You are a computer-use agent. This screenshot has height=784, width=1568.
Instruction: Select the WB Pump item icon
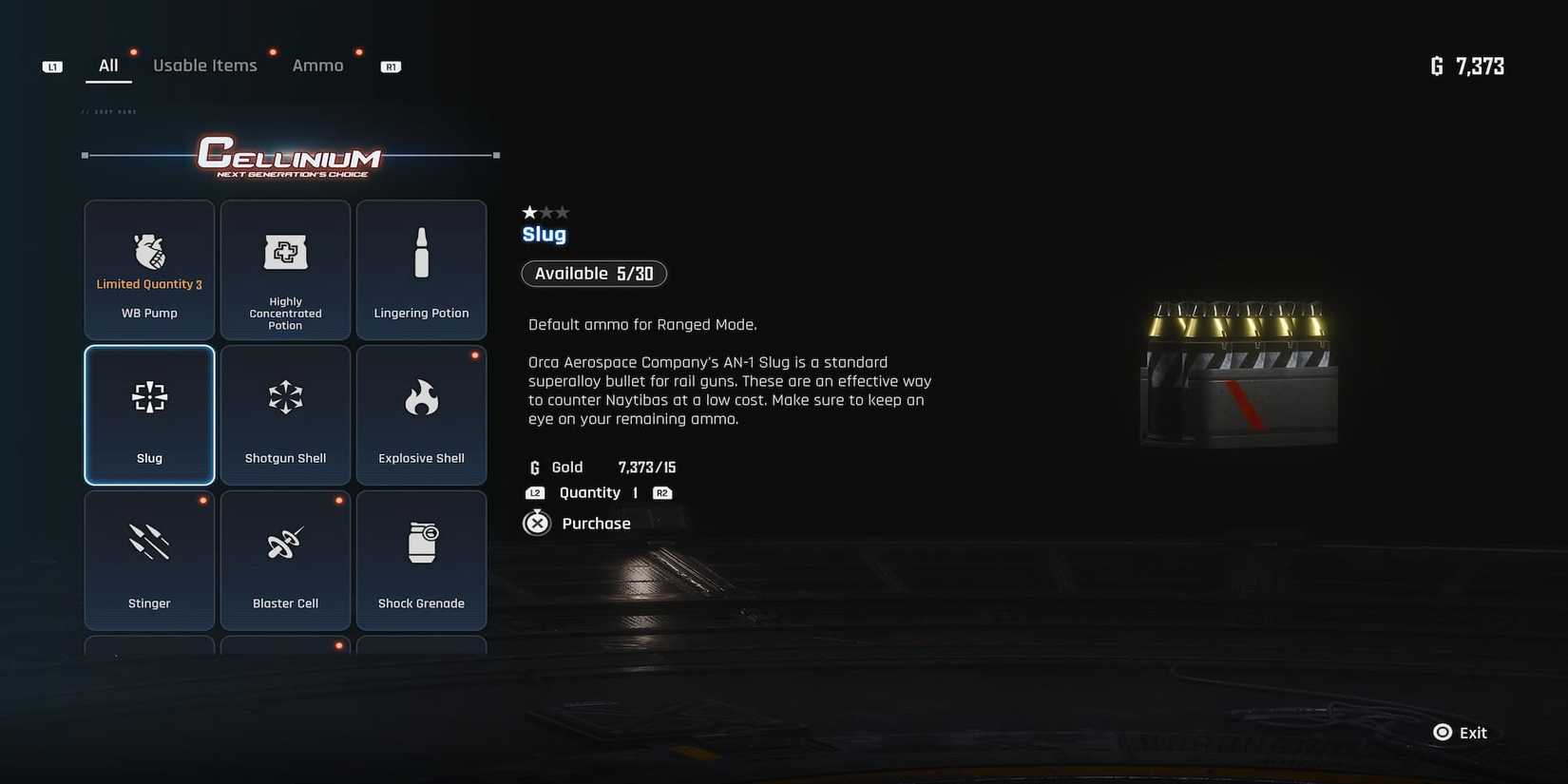pos(148,252)
